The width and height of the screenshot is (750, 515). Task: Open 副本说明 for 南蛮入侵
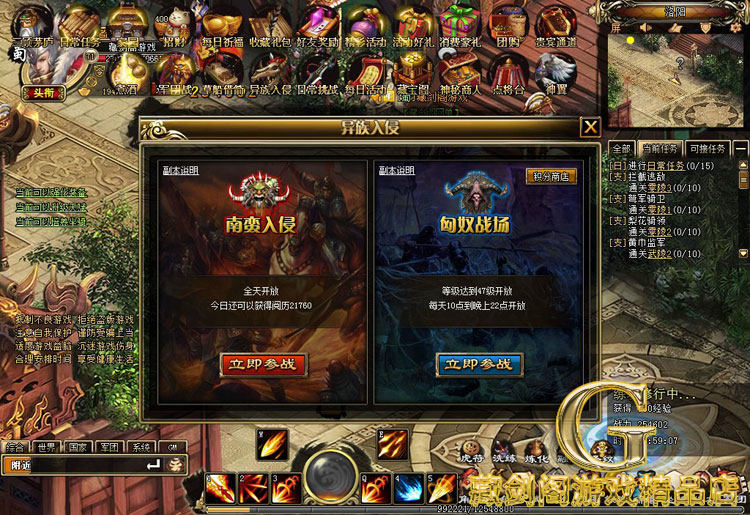(181, 170)
